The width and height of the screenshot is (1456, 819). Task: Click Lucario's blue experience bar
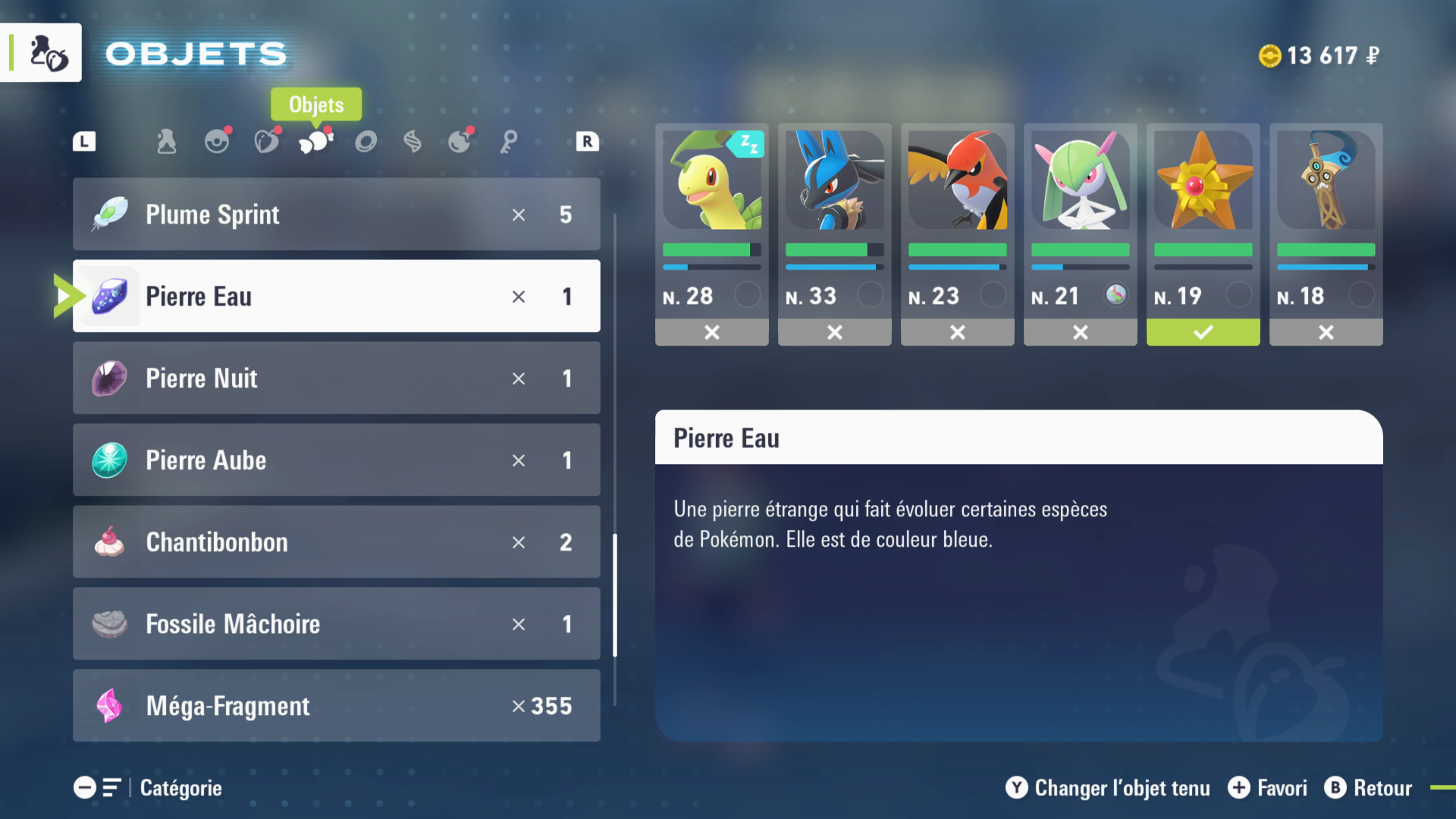tap(834, 267)
